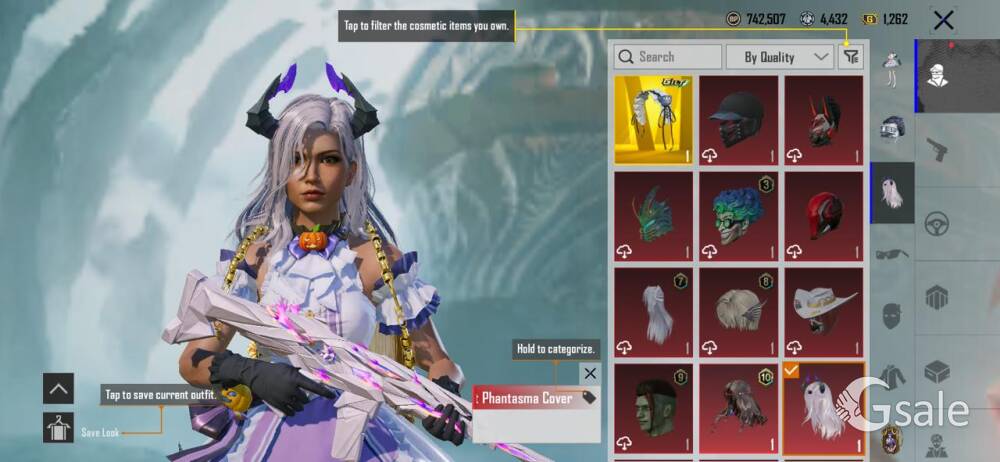Open the helmet subcategory tab
This screenshot has width=1000, height=462.
tap(892, 128)
